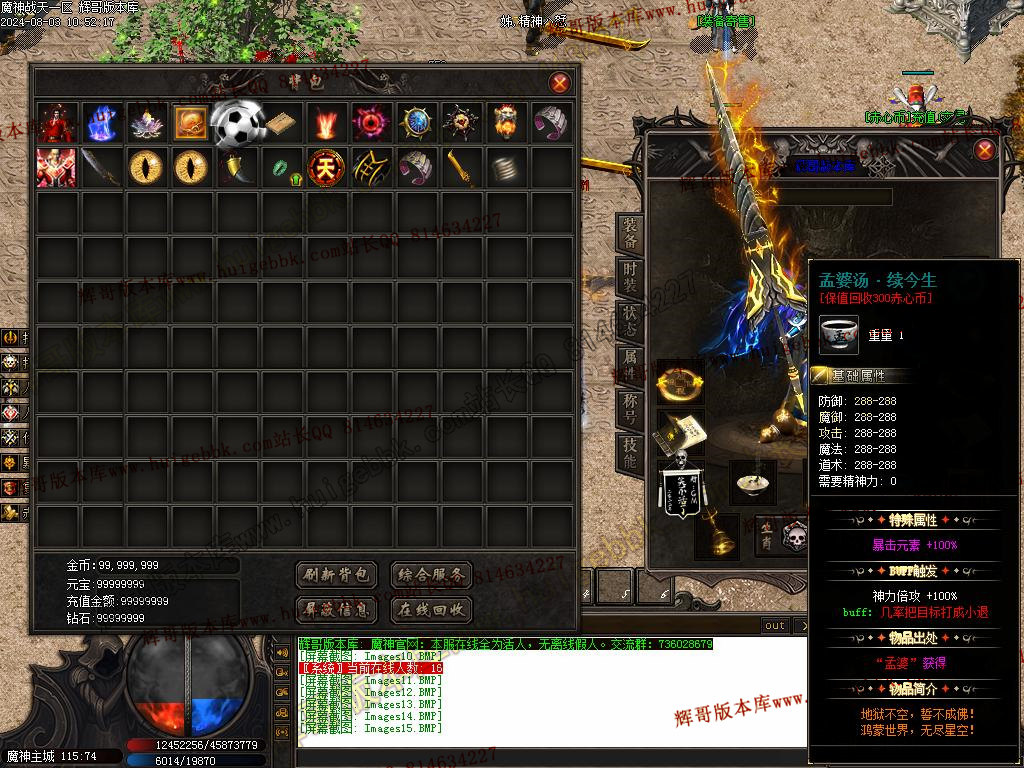Select the equipped skull banner item
Screen dimensions: 1024x768
point(679,485)
